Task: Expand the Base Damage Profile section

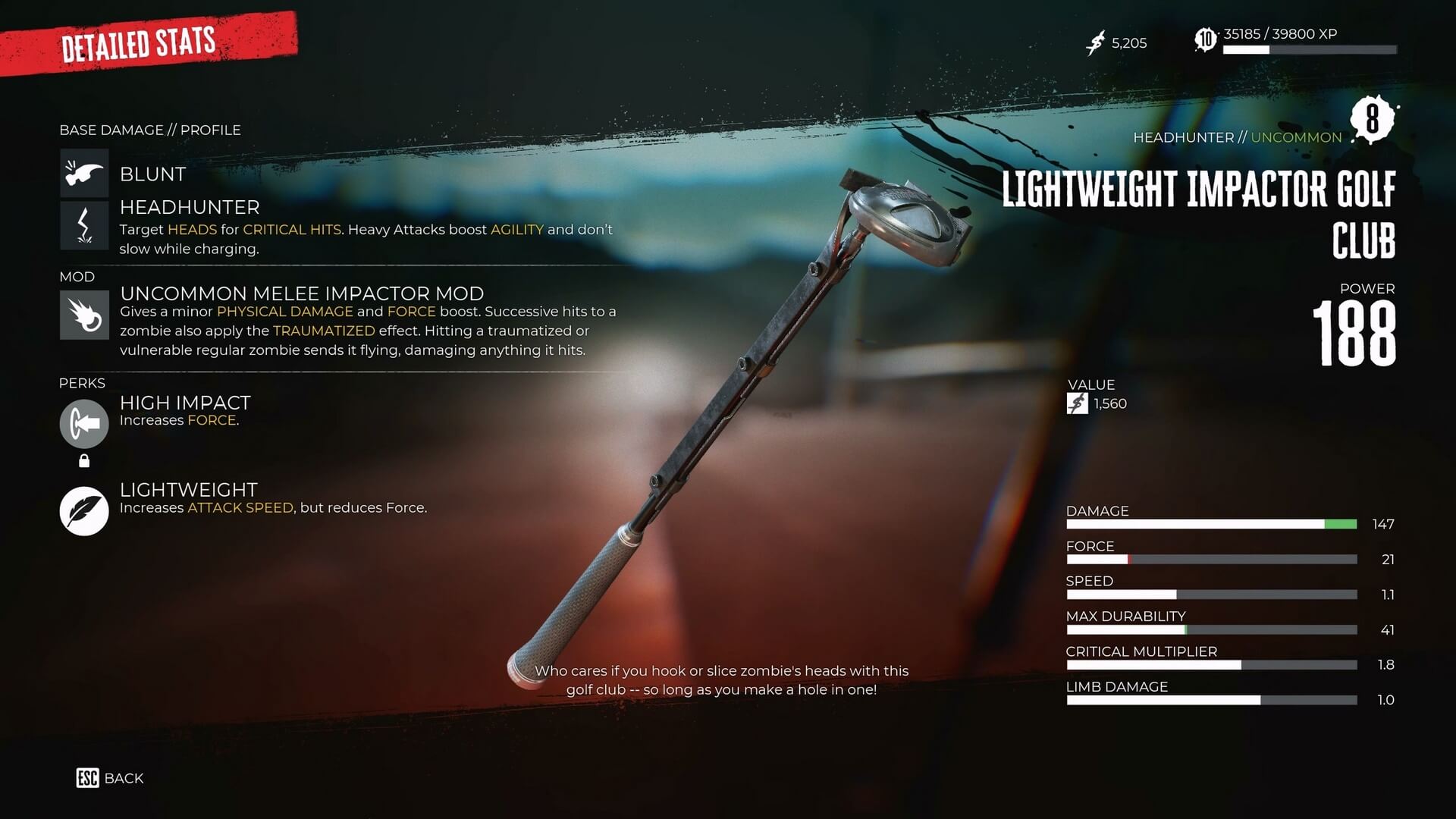Action: click(149, 130)
